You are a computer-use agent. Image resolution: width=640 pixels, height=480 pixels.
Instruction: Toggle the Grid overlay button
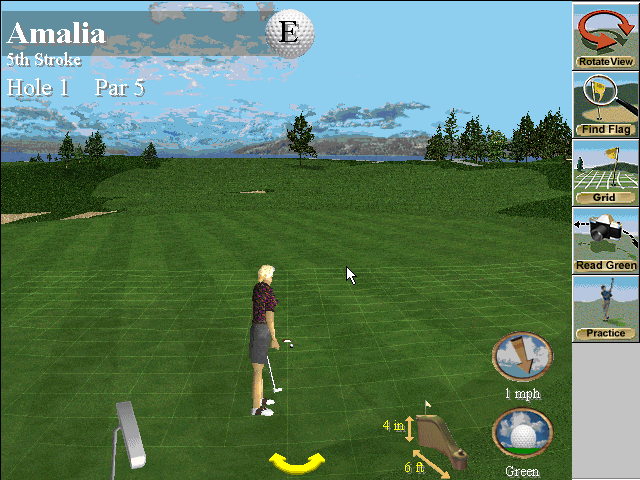click(606, 173)
